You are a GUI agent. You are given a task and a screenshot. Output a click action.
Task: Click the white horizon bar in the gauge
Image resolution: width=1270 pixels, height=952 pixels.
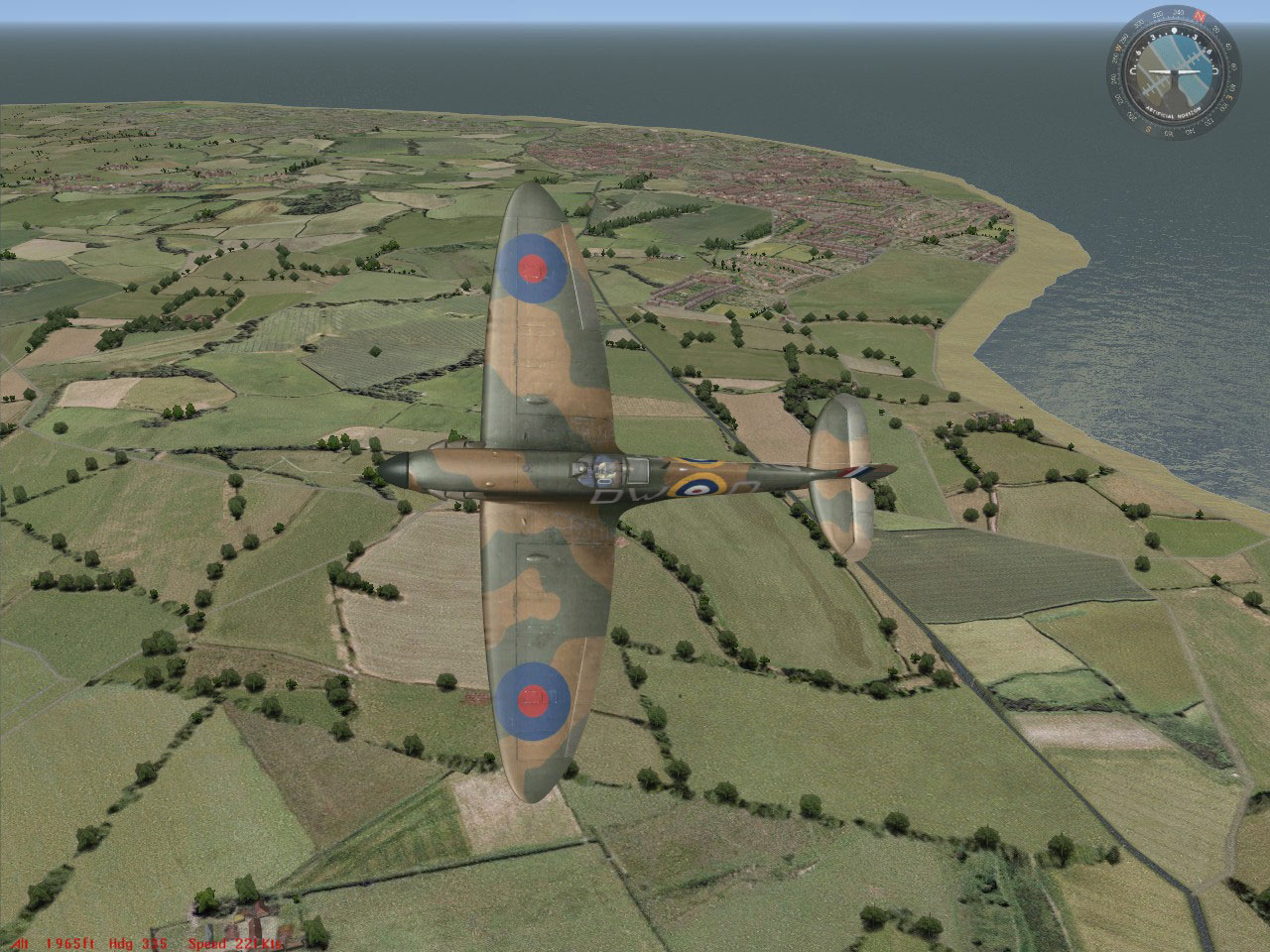(x=1174, y=70)
